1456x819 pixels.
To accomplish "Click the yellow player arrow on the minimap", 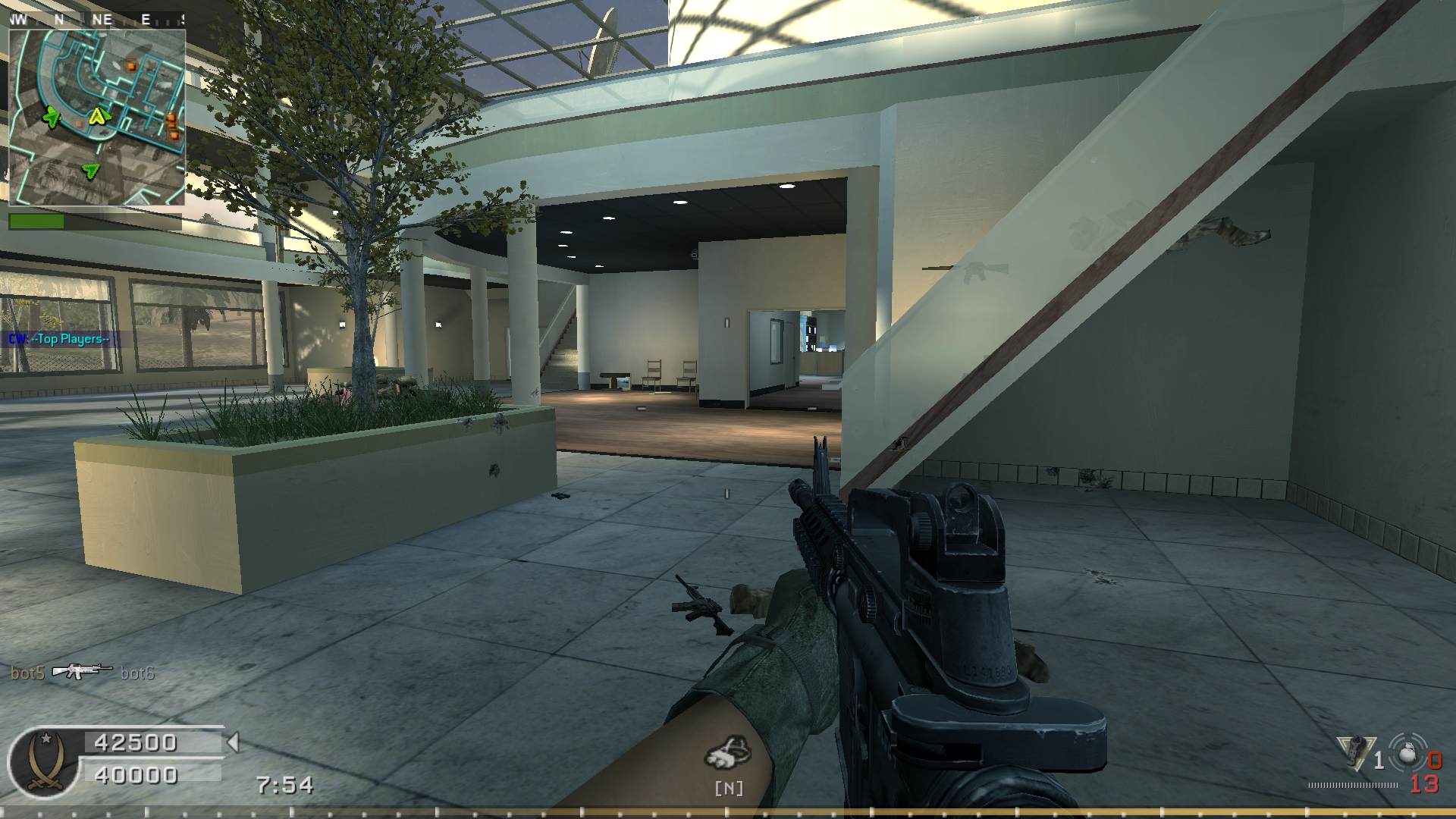I will point(98,117).
